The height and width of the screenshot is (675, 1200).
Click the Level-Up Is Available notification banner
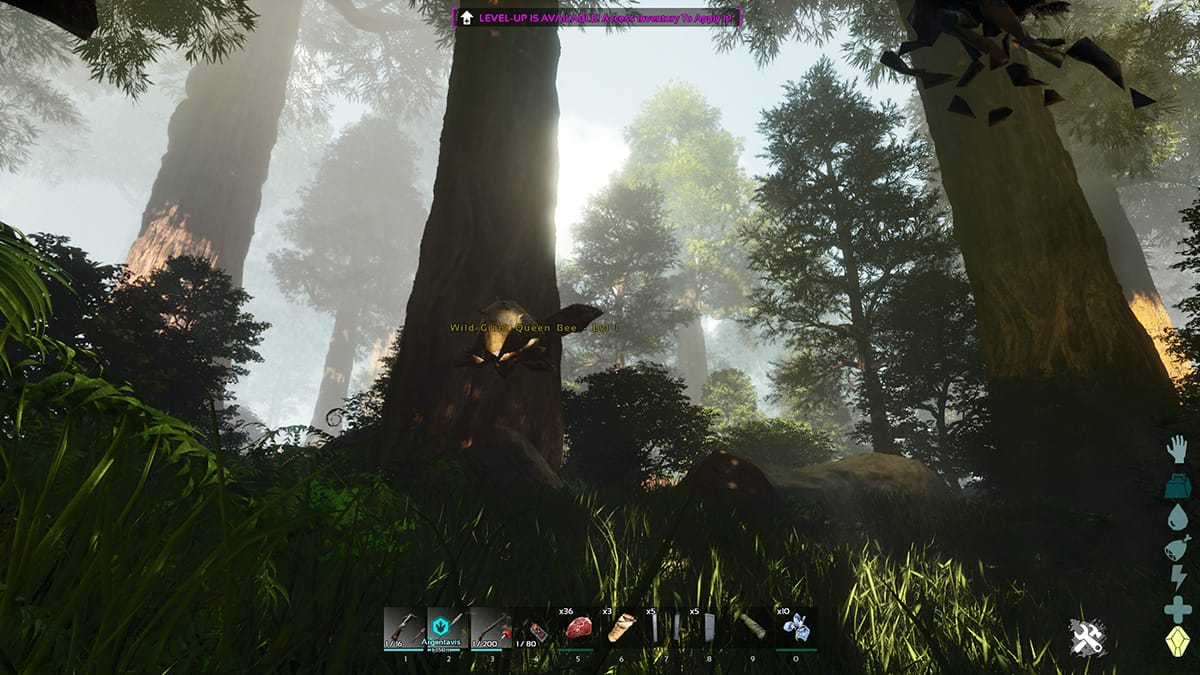pyautogui.click(x=597, y=17)
